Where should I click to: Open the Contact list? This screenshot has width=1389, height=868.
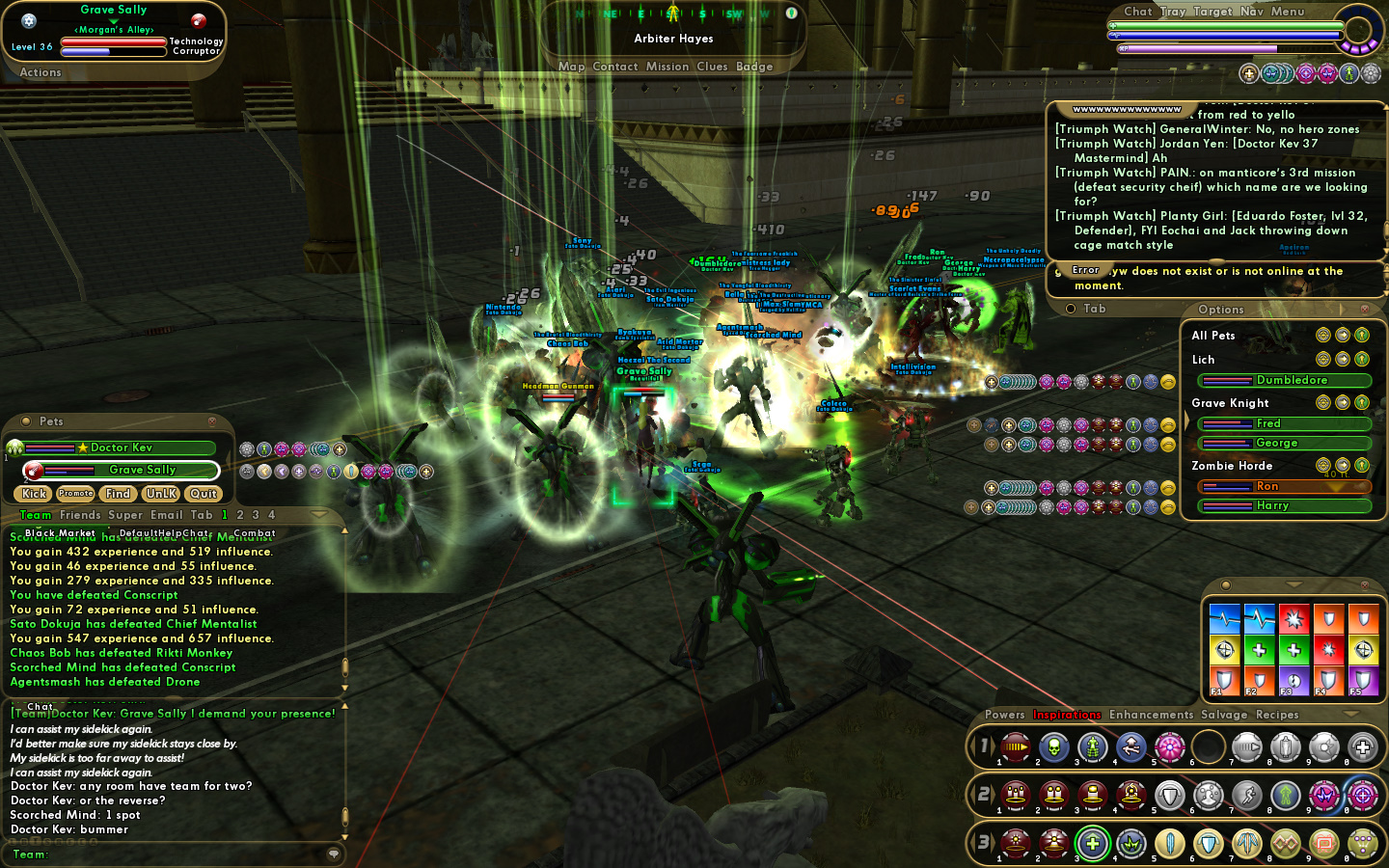[615, 67]
